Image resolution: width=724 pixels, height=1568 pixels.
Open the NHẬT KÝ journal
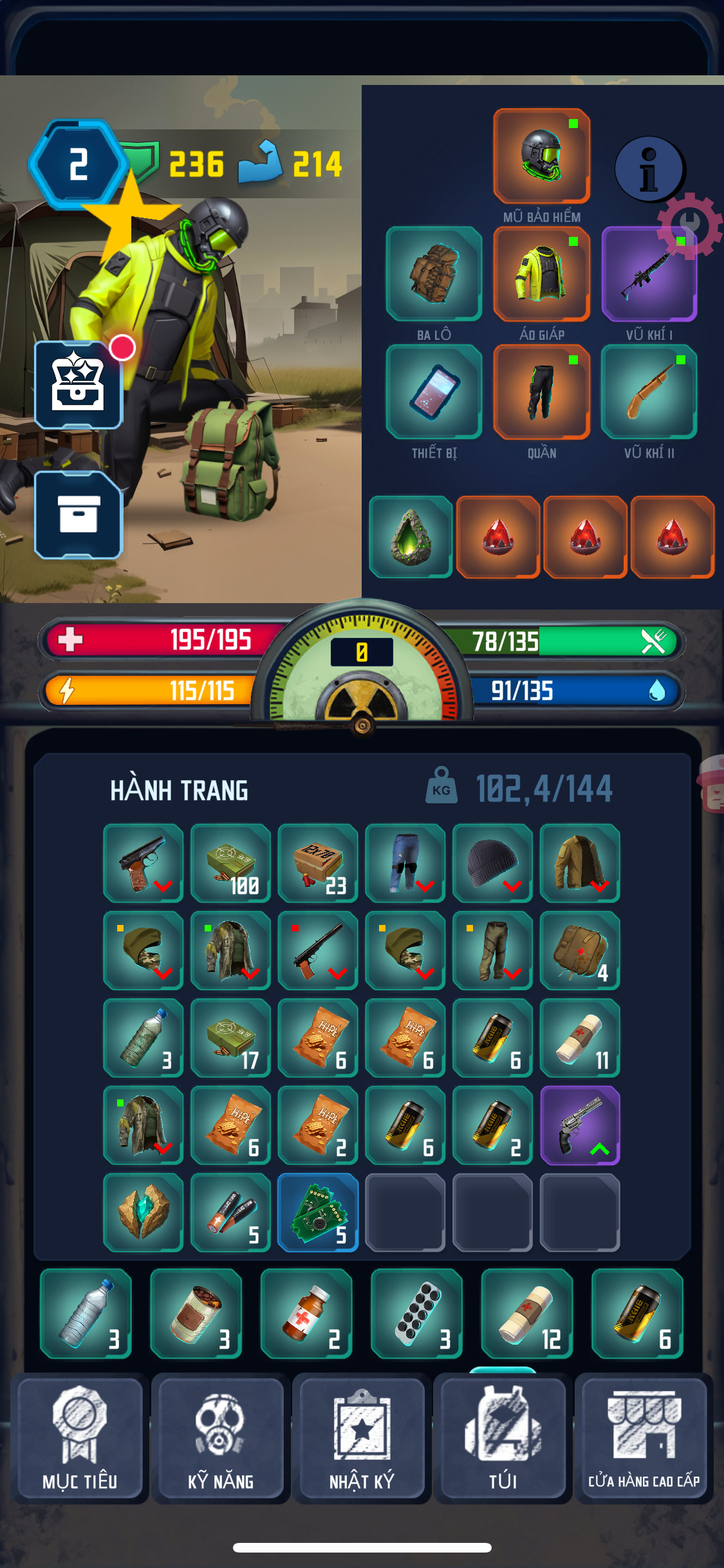click(x=362, y=1439)
